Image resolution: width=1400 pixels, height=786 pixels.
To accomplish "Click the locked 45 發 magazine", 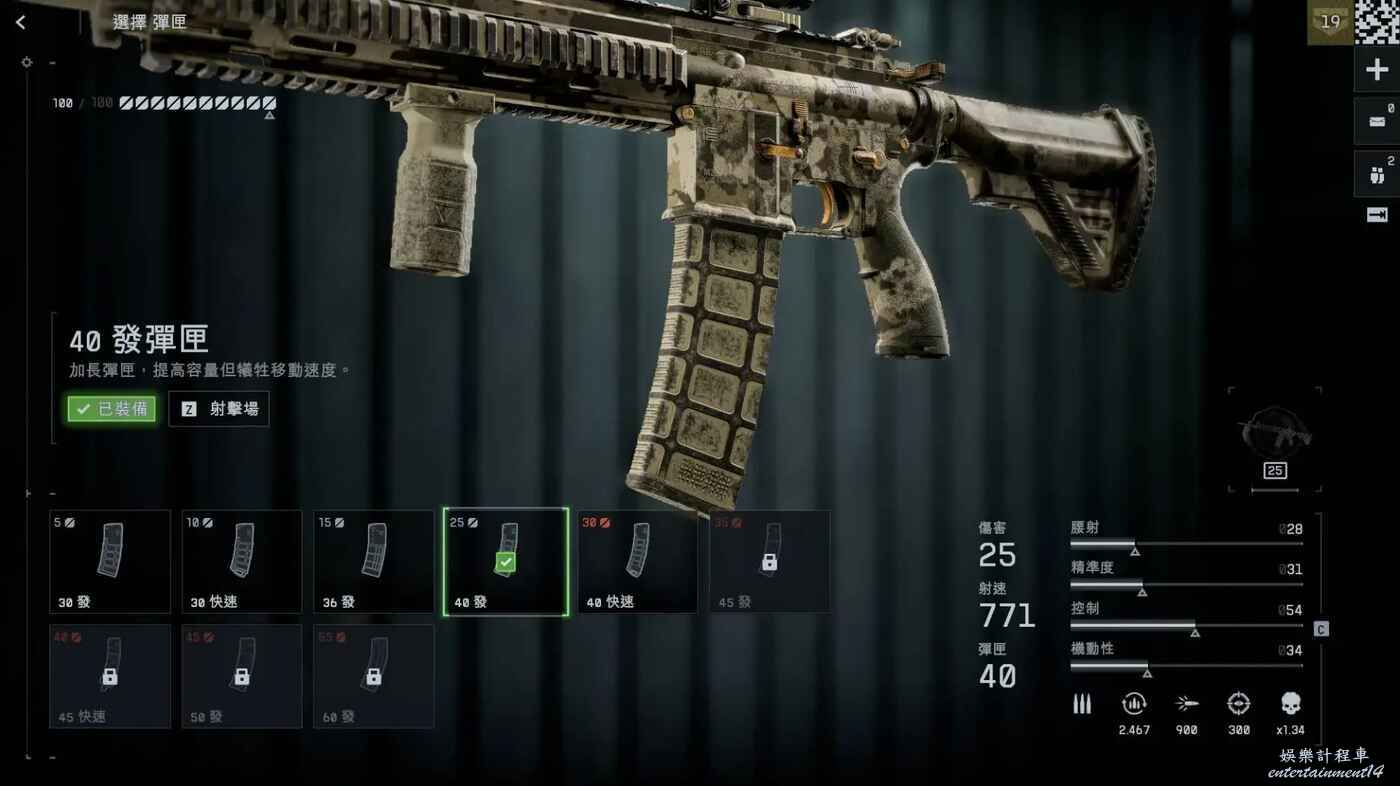I will coord(770,561).
